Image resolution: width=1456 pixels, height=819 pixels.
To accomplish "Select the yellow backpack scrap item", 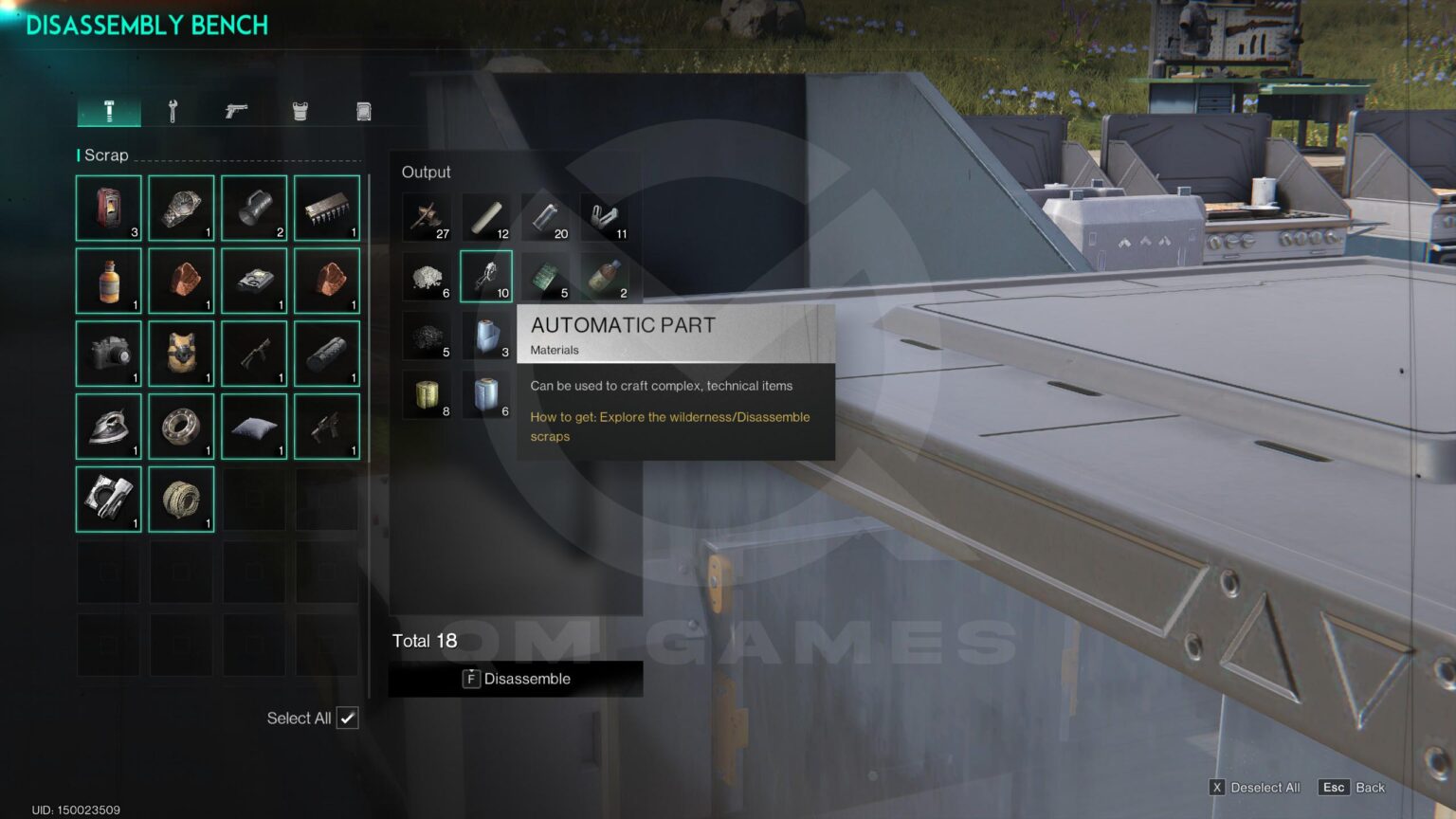I will 181,353.
